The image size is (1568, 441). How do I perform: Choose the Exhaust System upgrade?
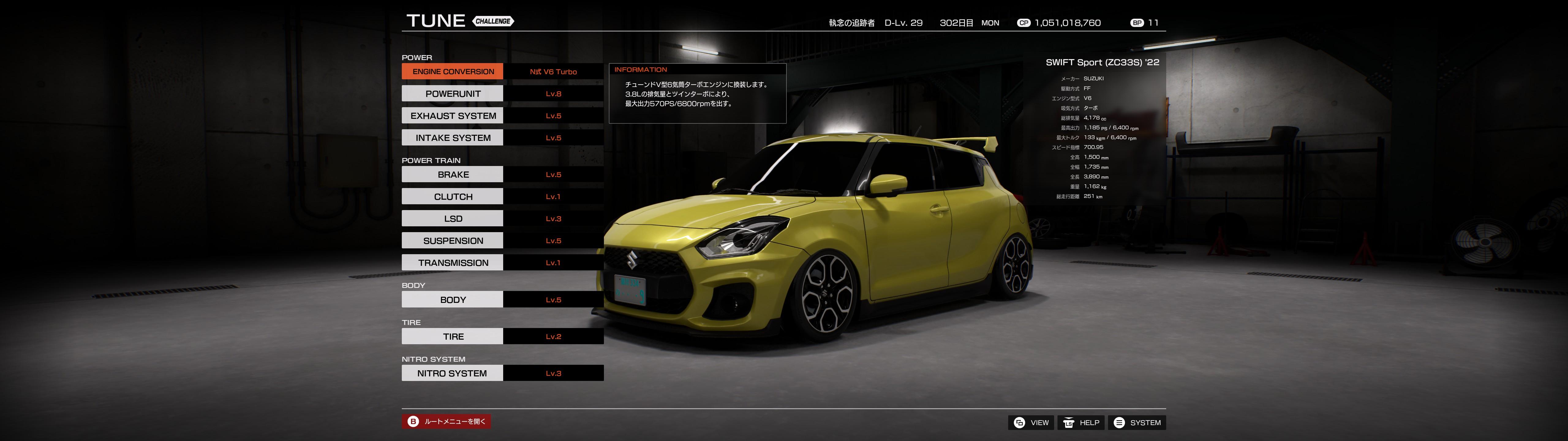[x=452, y=116]
